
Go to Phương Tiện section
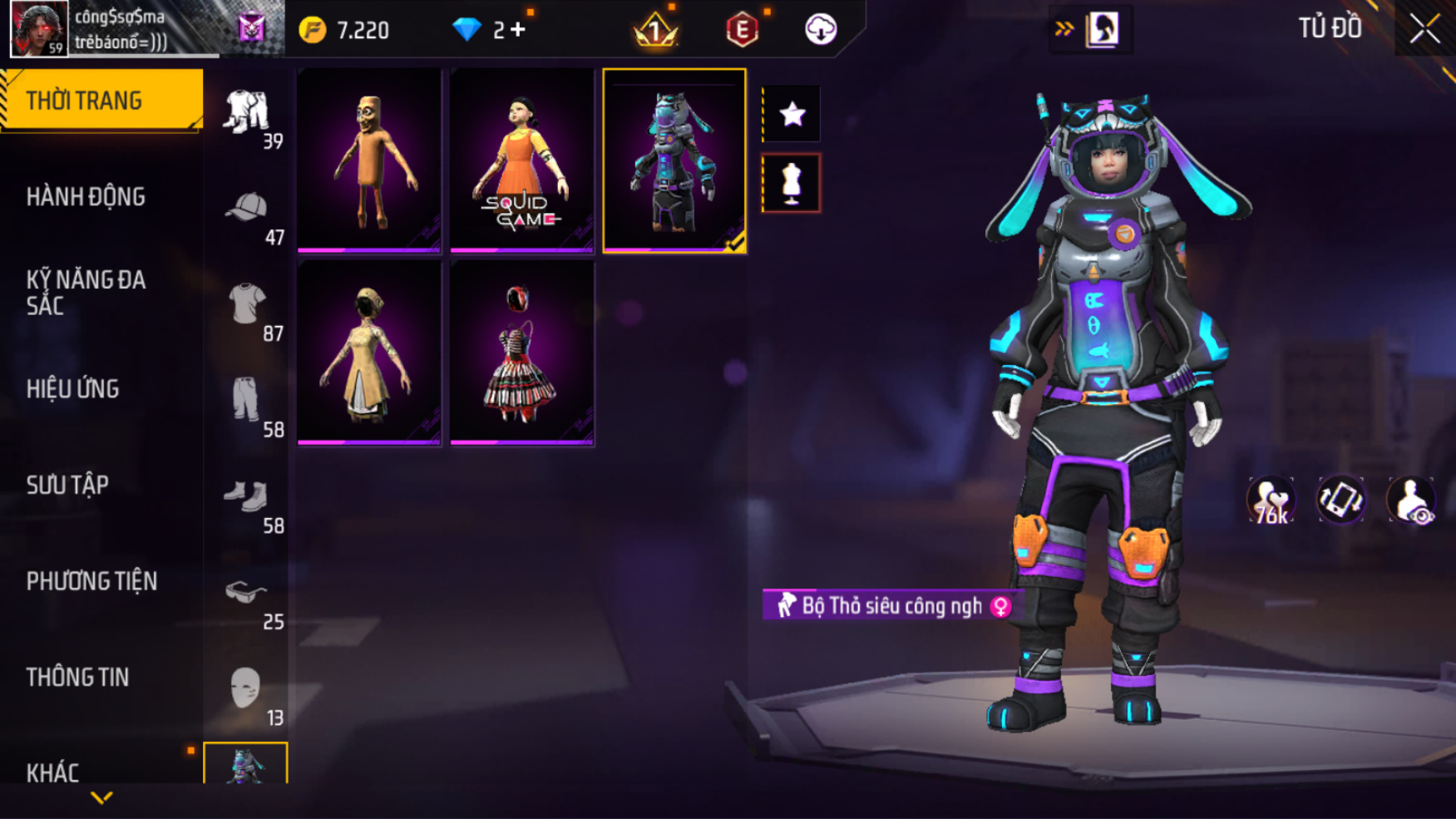click(x=91, y=581)
